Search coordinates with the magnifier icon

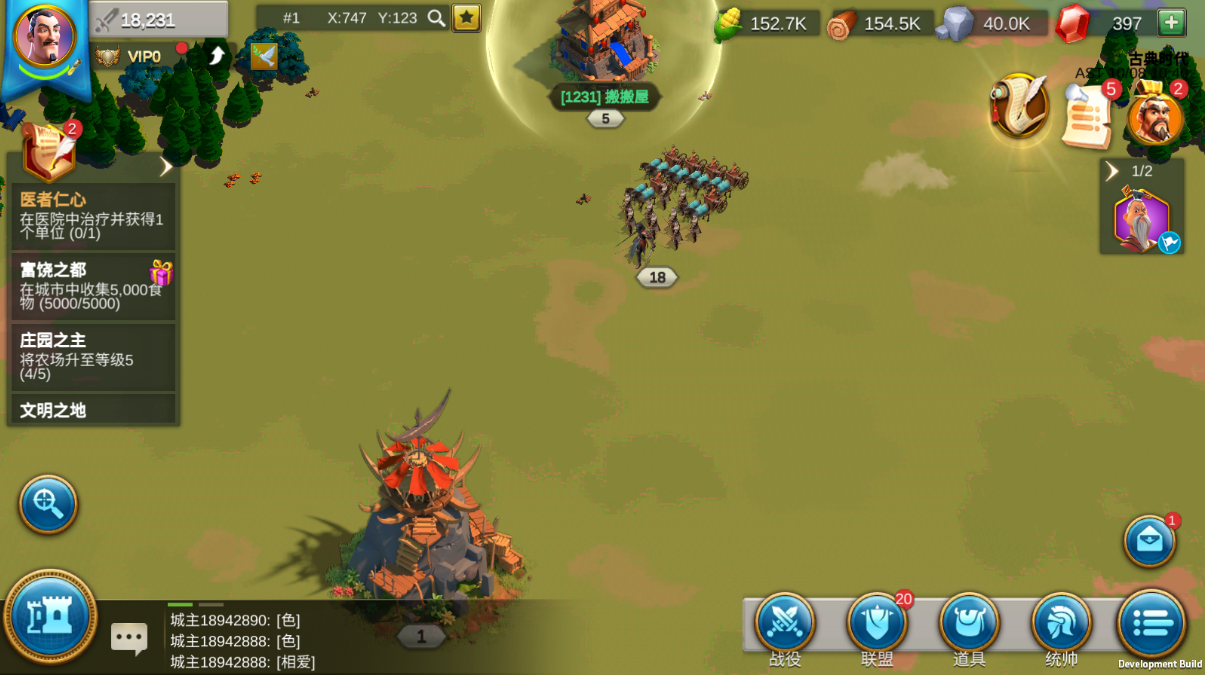436,18
